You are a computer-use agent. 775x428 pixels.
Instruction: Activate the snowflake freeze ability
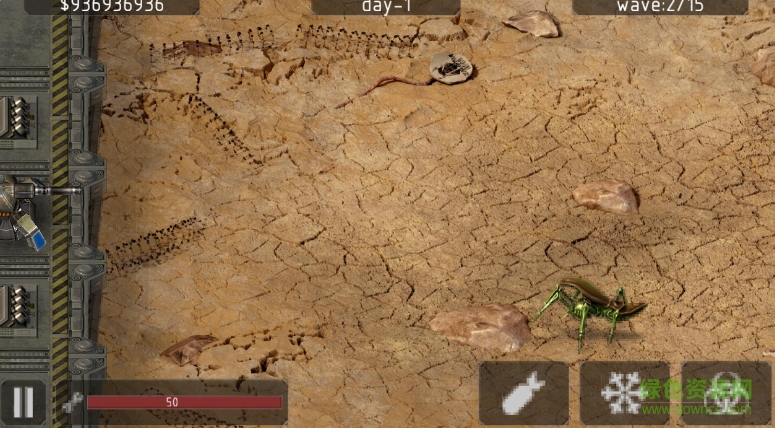pos(624,393)
